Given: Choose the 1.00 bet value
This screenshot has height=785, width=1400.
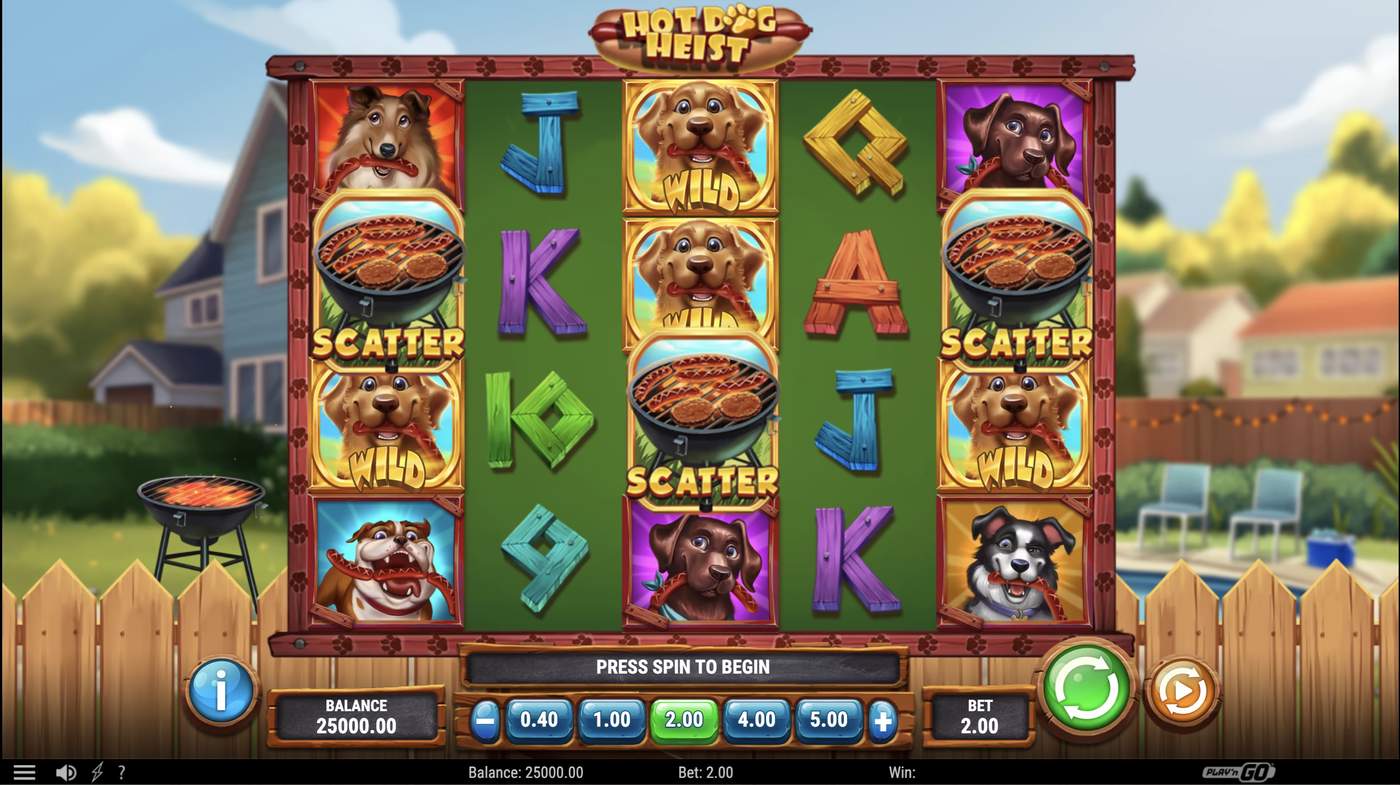Looking at the screenshot, I should click(x=610, y=719).
